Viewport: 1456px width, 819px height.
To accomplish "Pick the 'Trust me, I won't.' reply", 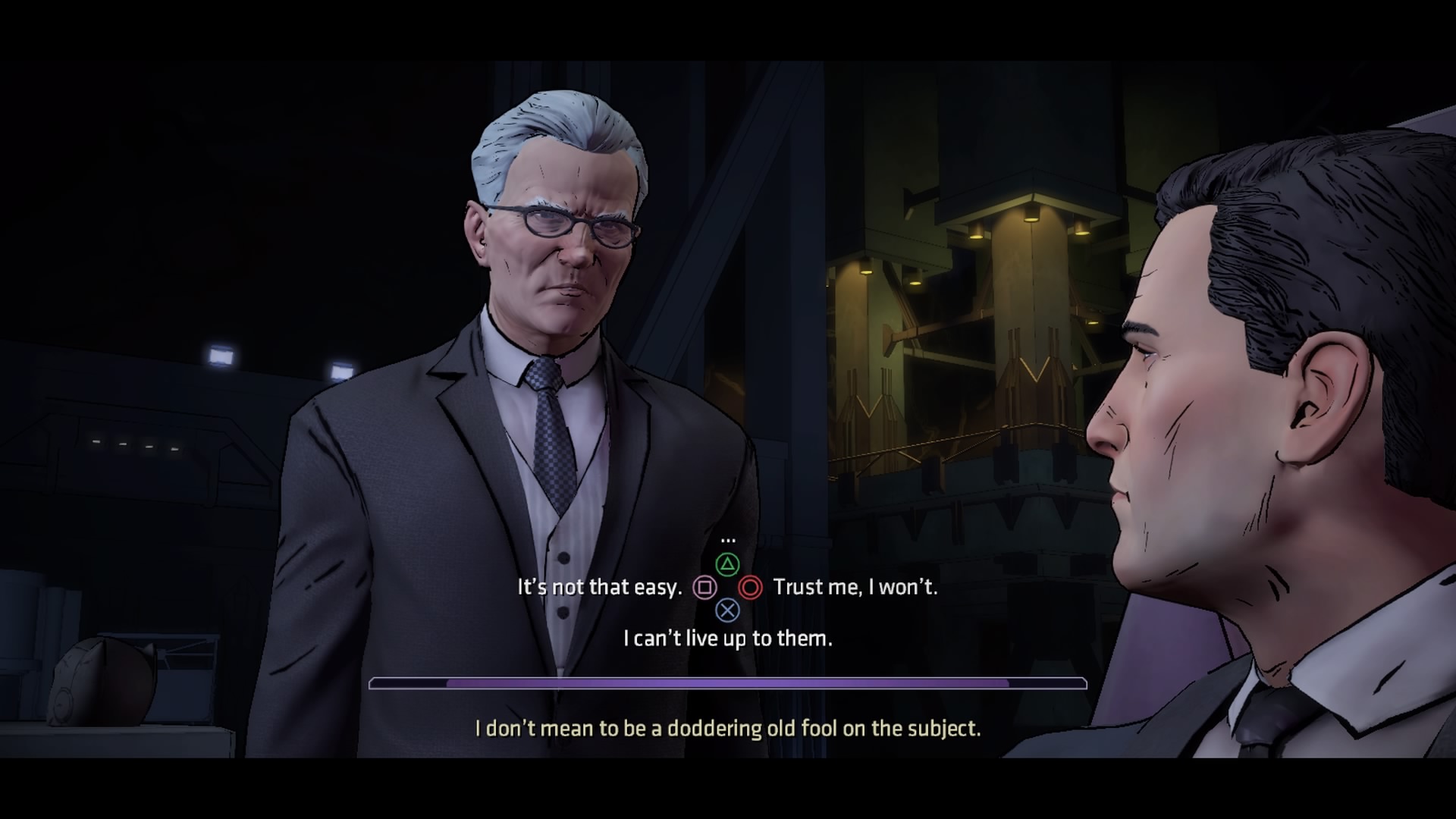I will coord(855,586).
